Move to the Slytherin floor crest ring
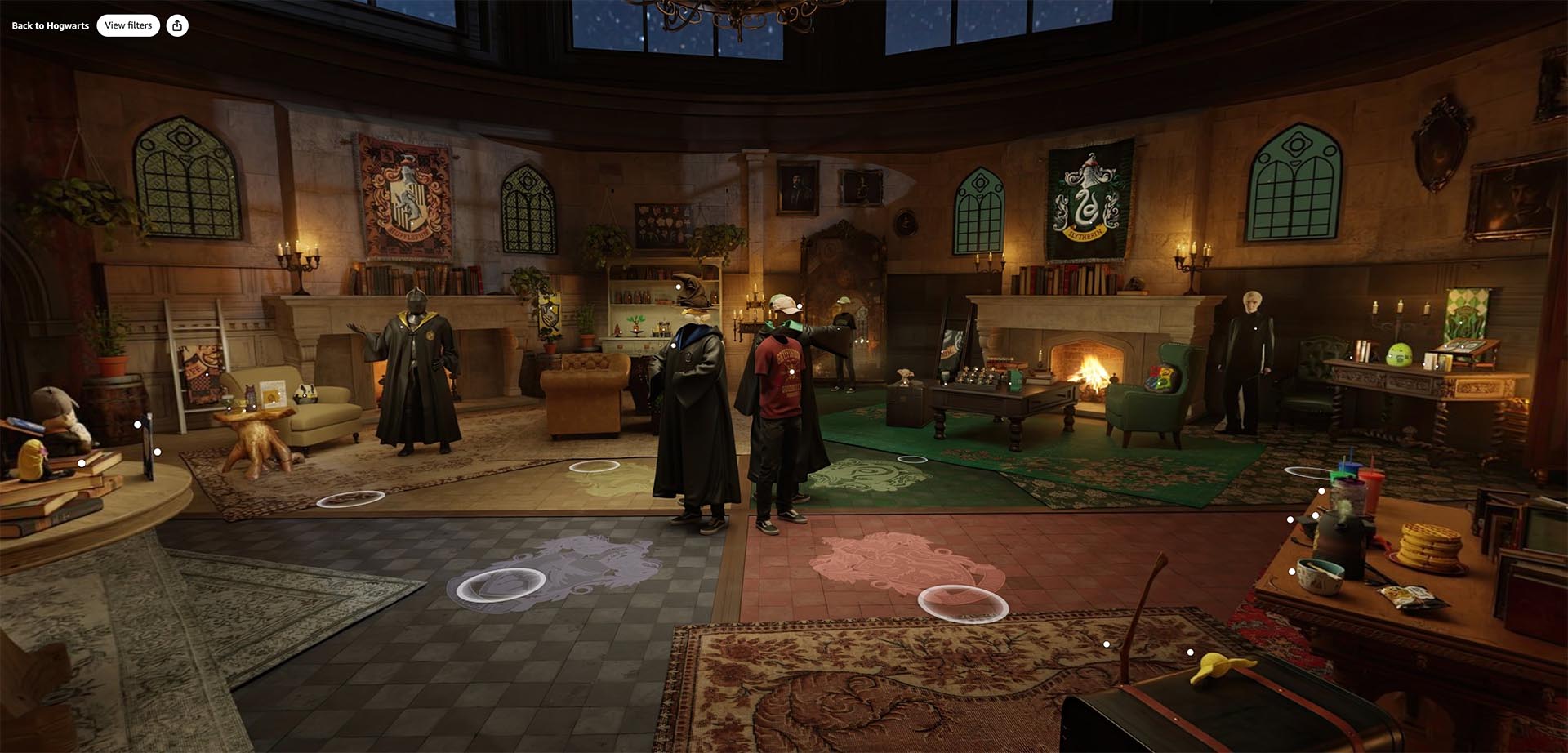Image resolution: width=1568 pixels, height=753 pixels. pyautogui.click(x=912, y=460)
